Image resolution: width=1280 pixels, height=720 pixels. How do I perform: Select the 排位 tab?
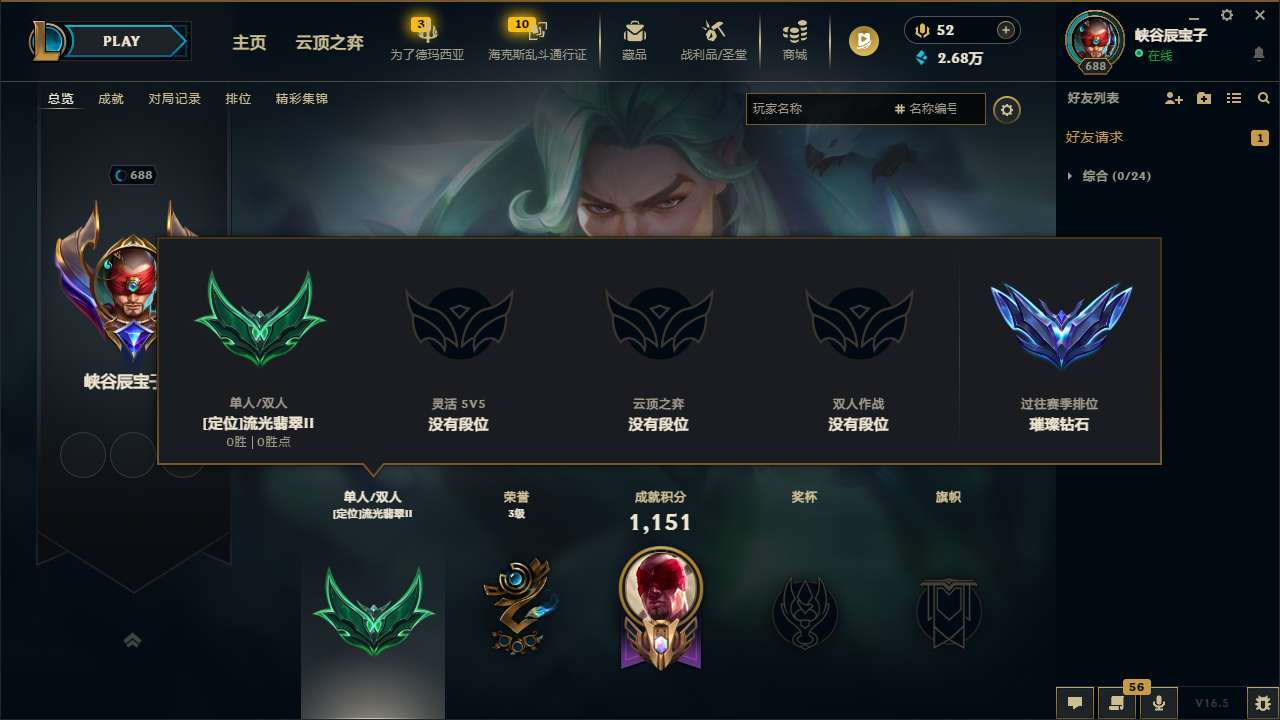pyautogui.click(x=238, y=99)
